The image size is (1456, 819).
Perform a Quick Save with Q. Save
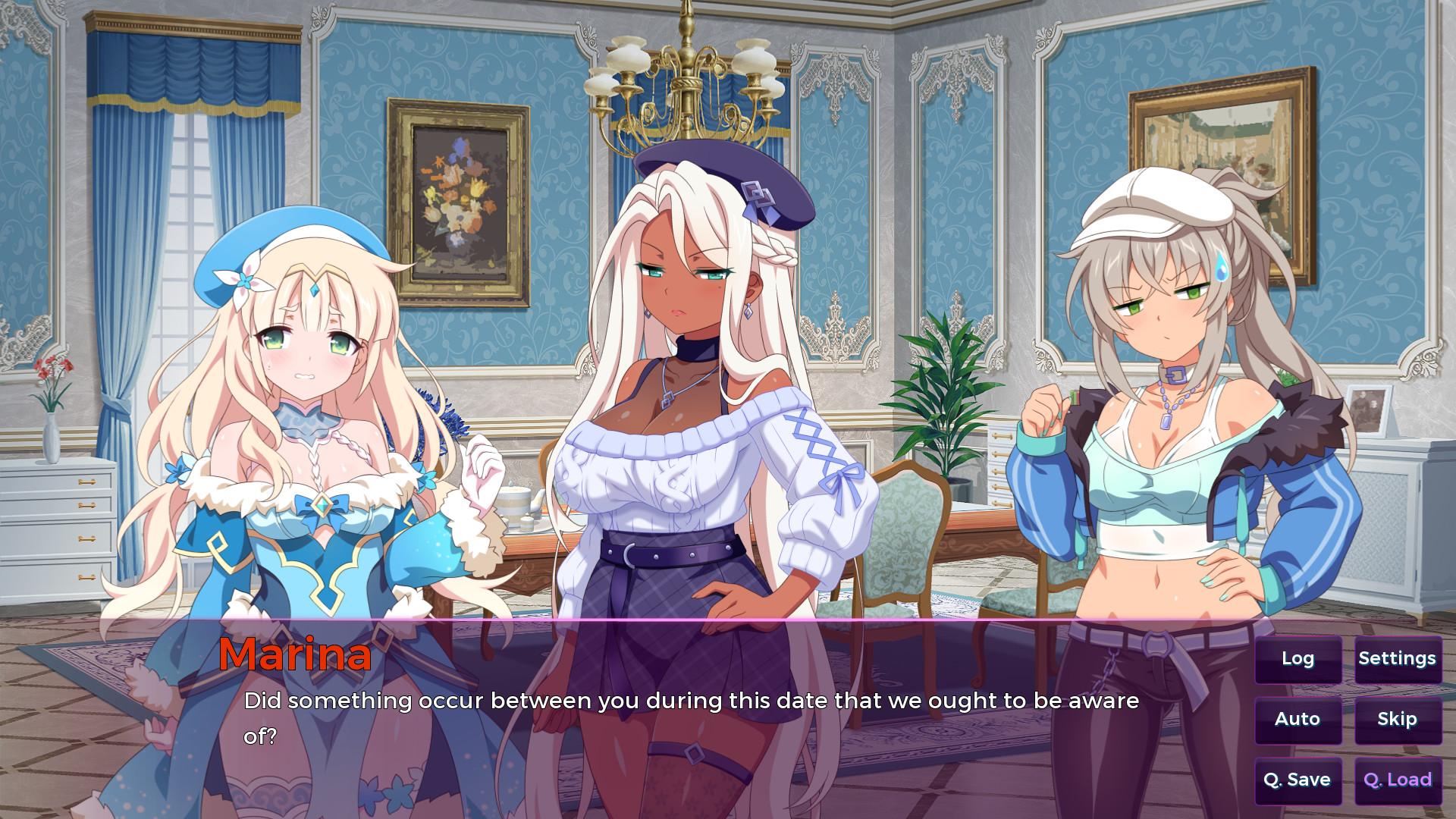tap(1298, 779)
